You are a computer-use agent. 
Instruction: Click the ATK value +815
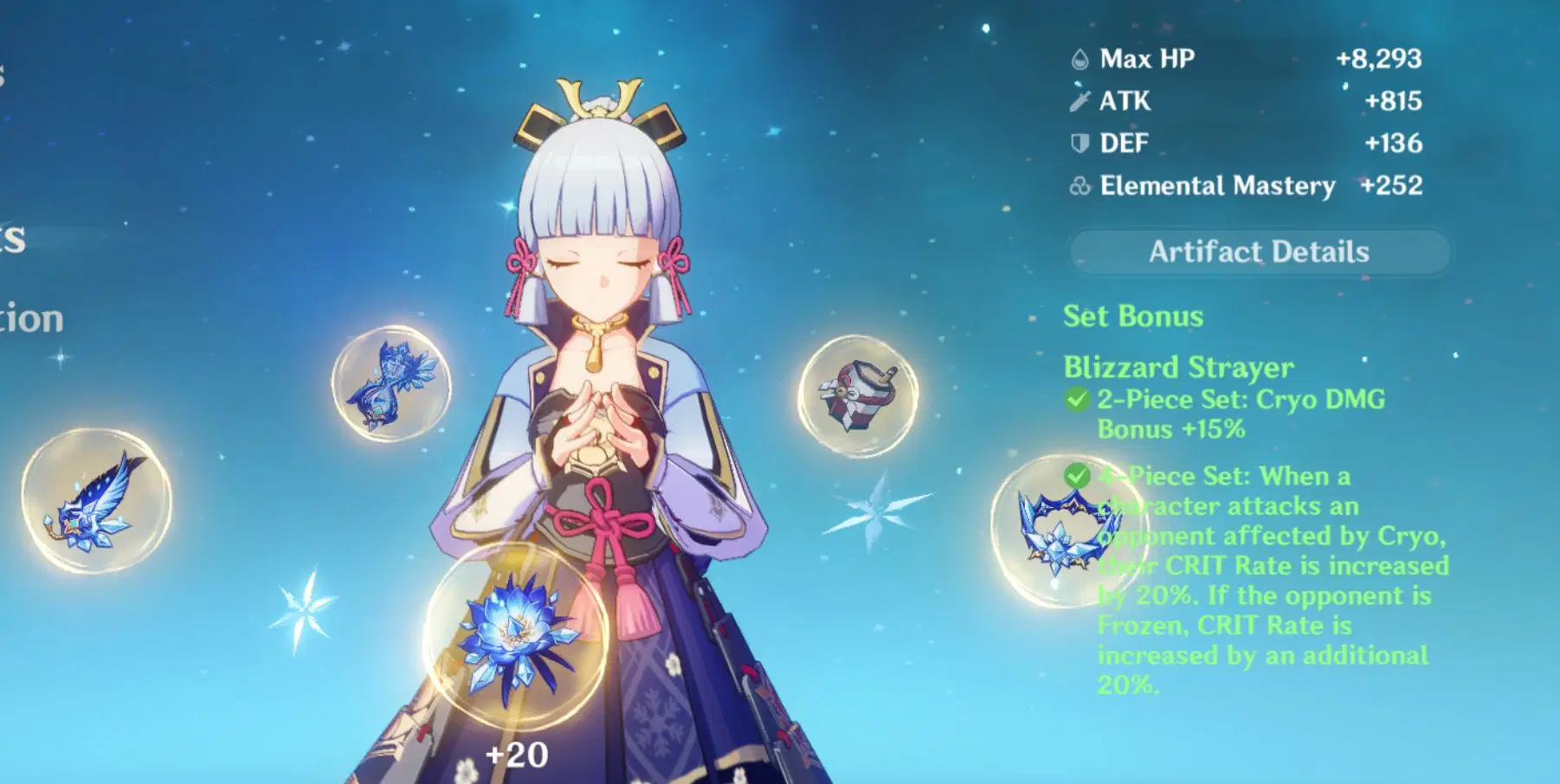[x=1396, y=100]
